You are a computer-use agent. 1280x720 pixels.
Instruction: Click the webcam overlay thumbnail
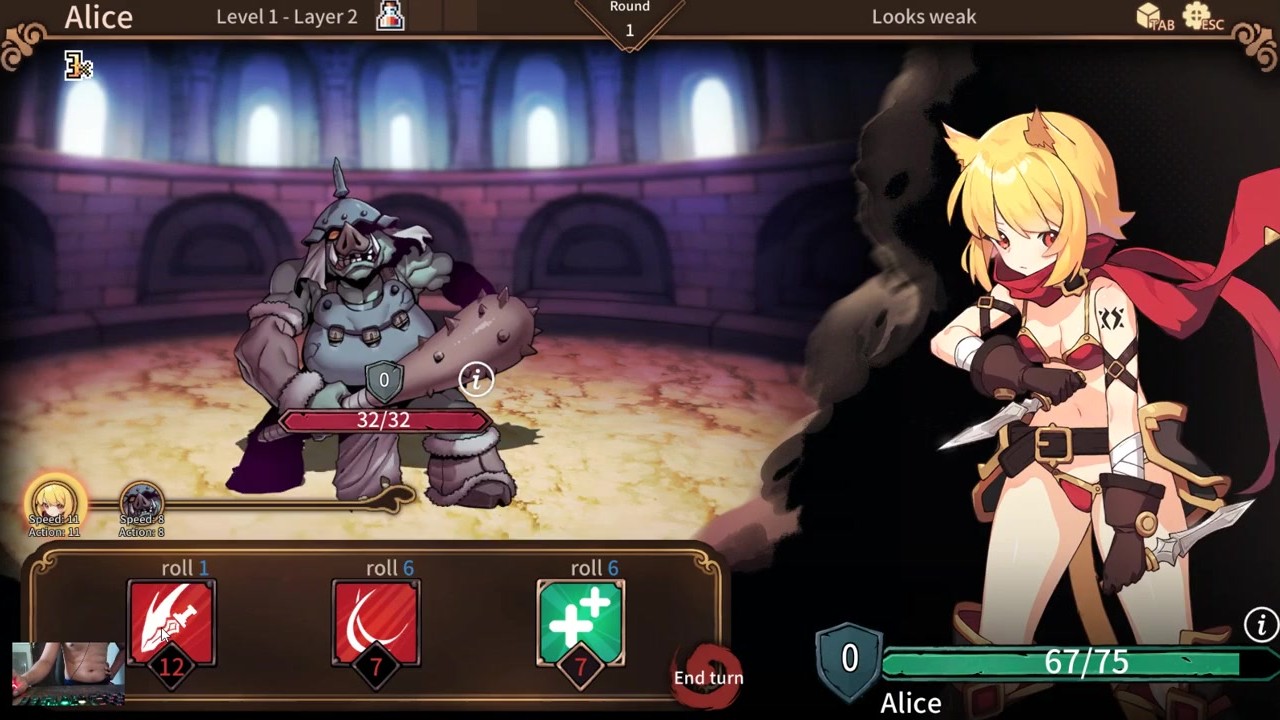tap(68, 674)
